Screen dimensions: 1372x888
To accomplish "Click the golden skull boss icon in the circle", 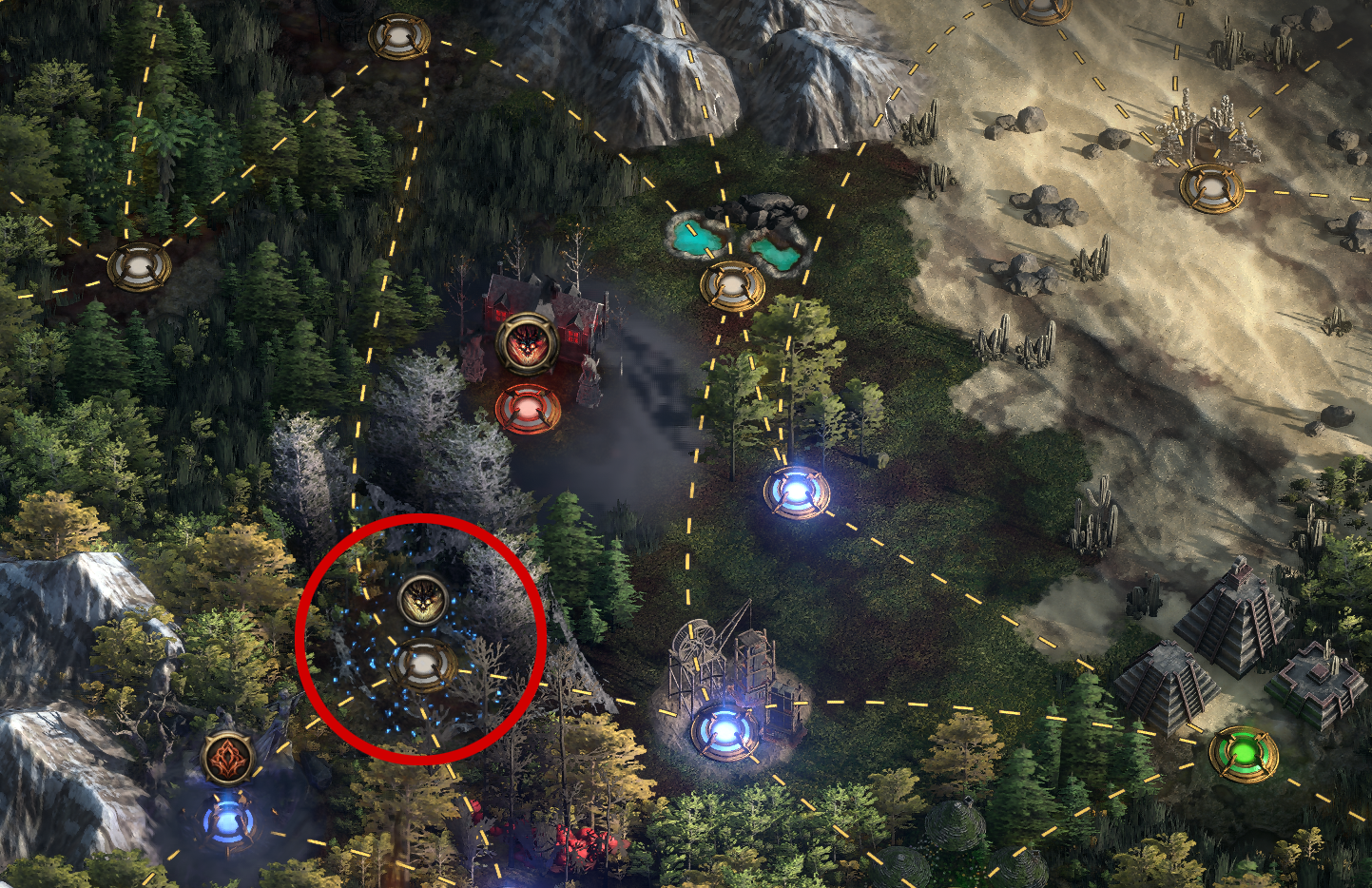I will [x=423, y=599].
